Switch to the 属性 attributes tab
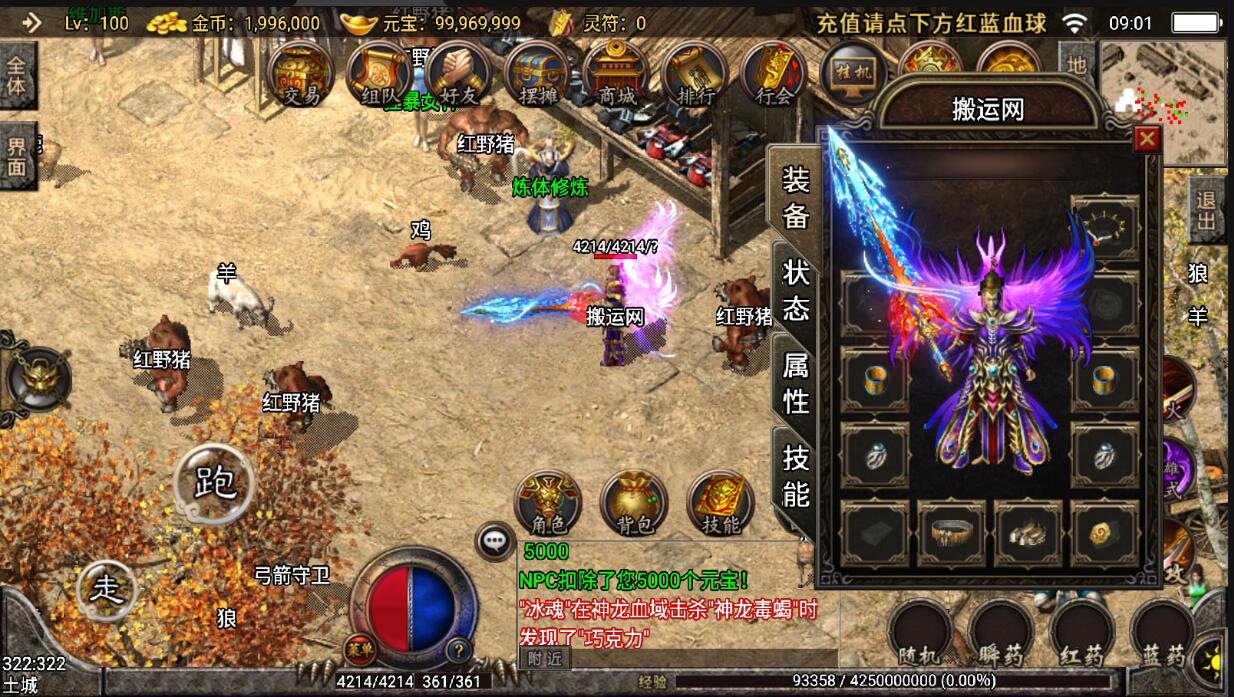 [796, 384]
